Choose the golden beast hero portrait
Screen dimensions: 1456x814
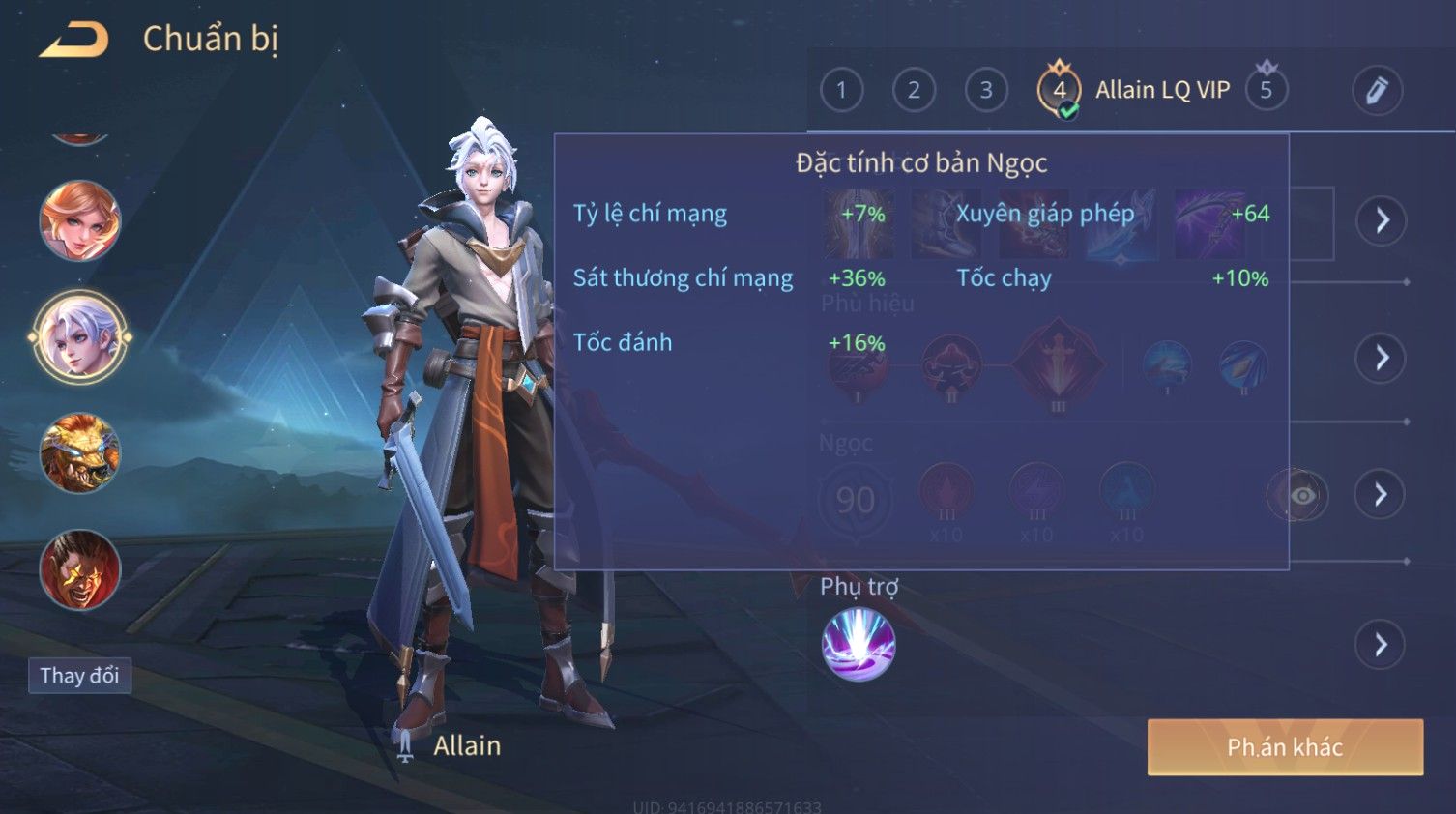coord(80,453)
